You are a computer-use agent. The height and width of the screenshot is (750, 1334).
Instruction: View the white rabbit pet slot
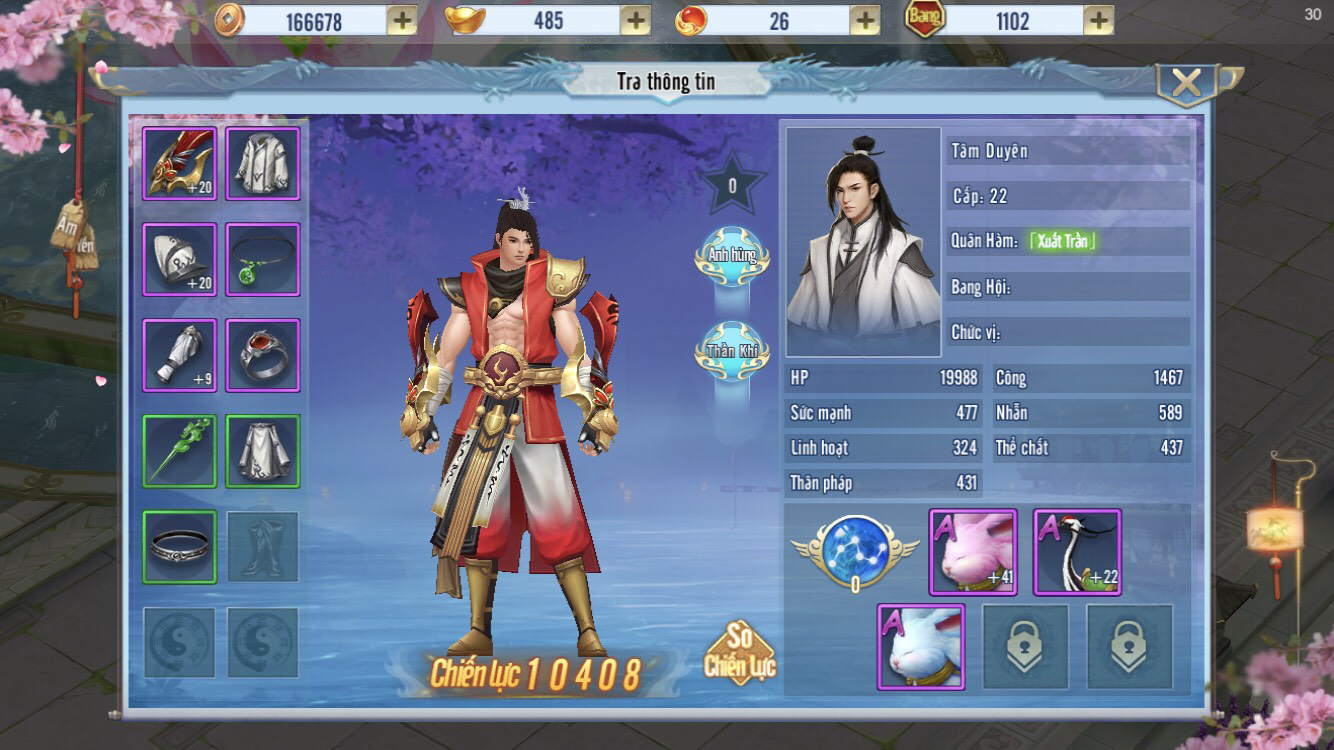(921, 647)
